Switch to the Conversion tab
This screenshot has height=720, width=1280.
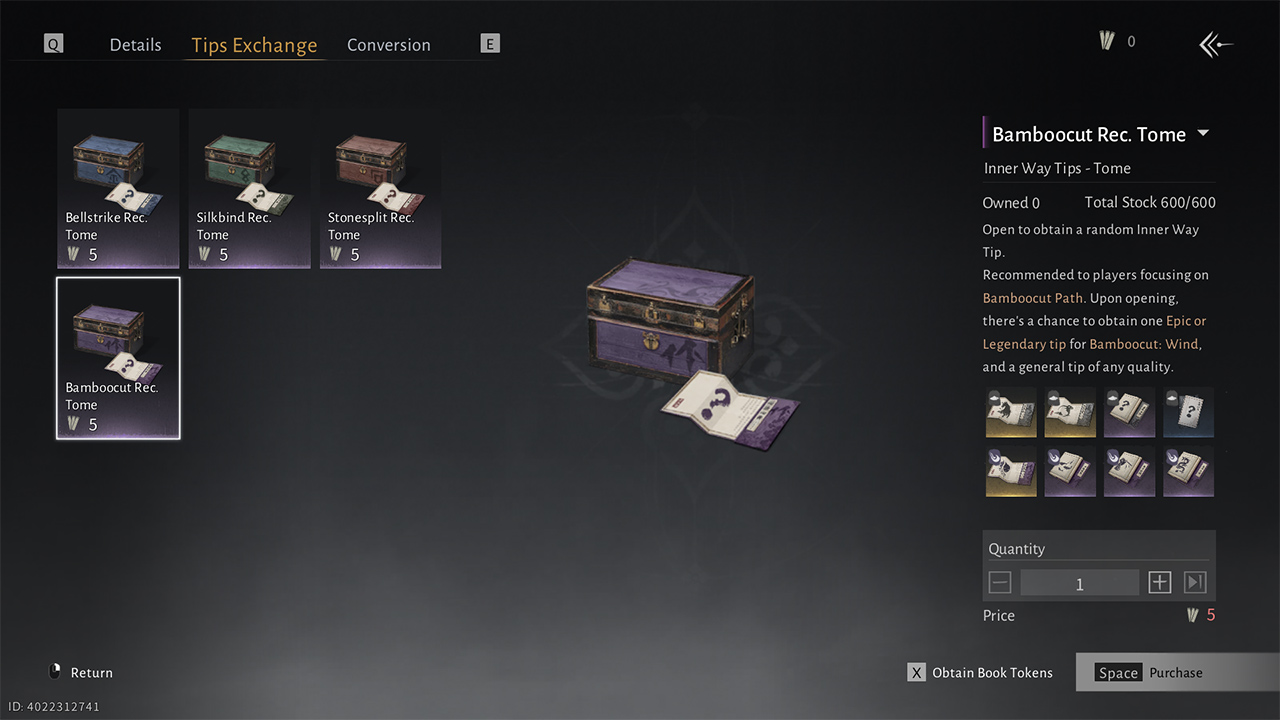[x=388, y=45]
